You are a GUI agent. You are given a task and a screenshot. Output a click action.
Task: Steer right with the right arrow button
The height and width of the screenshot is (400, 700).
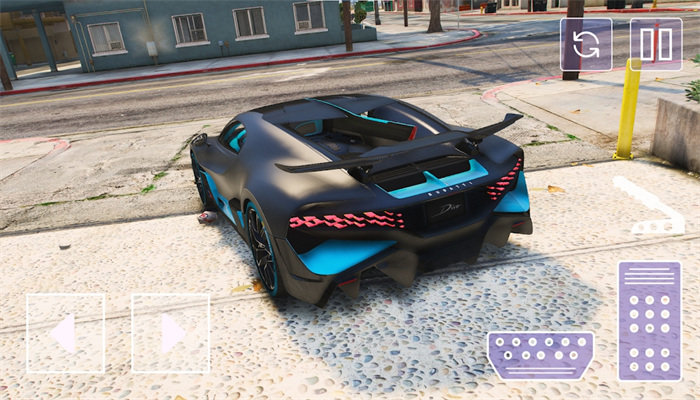point(171,333)
